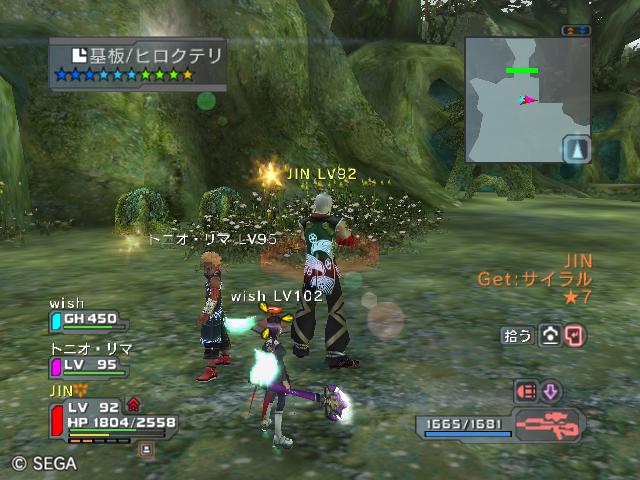The width and height of the screenshot is (640, 480).
Task: Activate the red bullet art icon
Action: [x=526, y=391]
